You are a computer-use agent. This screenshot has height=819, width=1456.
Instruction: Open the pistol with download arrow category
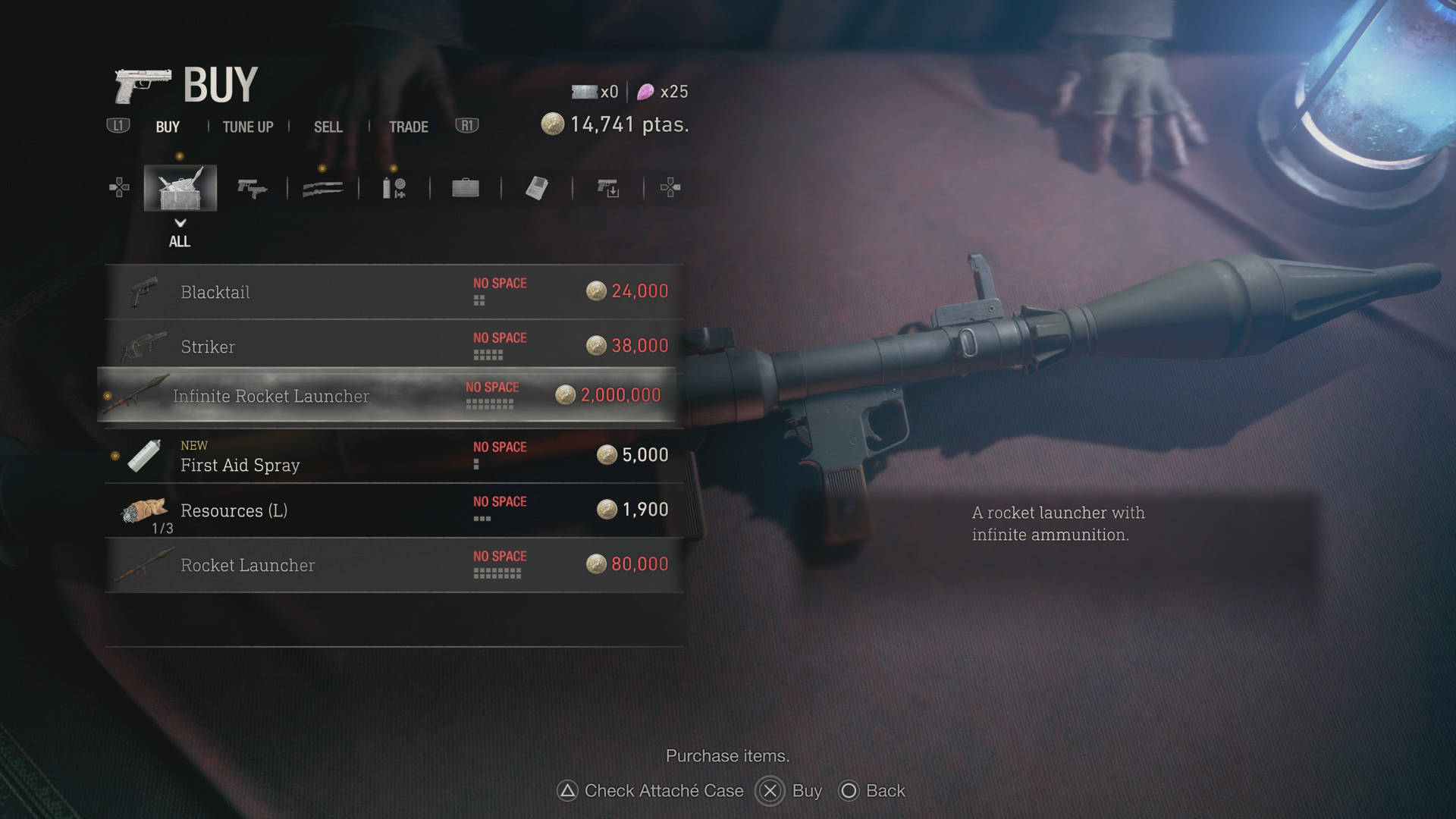click(607, 188)
